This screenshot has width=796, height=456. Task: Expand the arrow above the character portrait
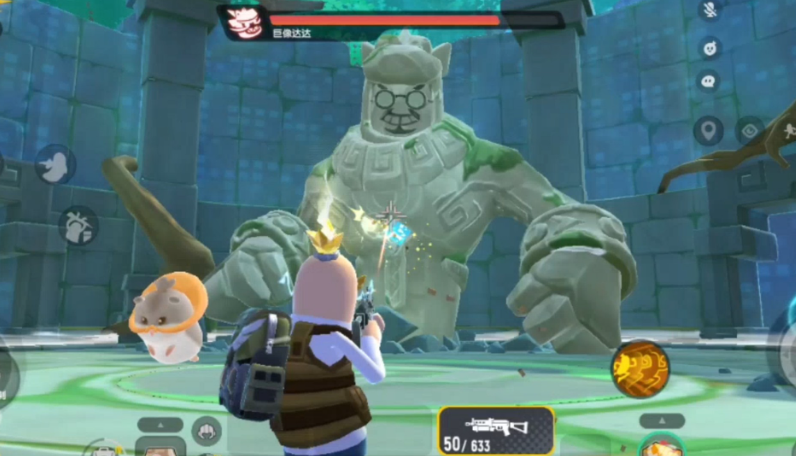pyautogui.click(x=661, y=421)
